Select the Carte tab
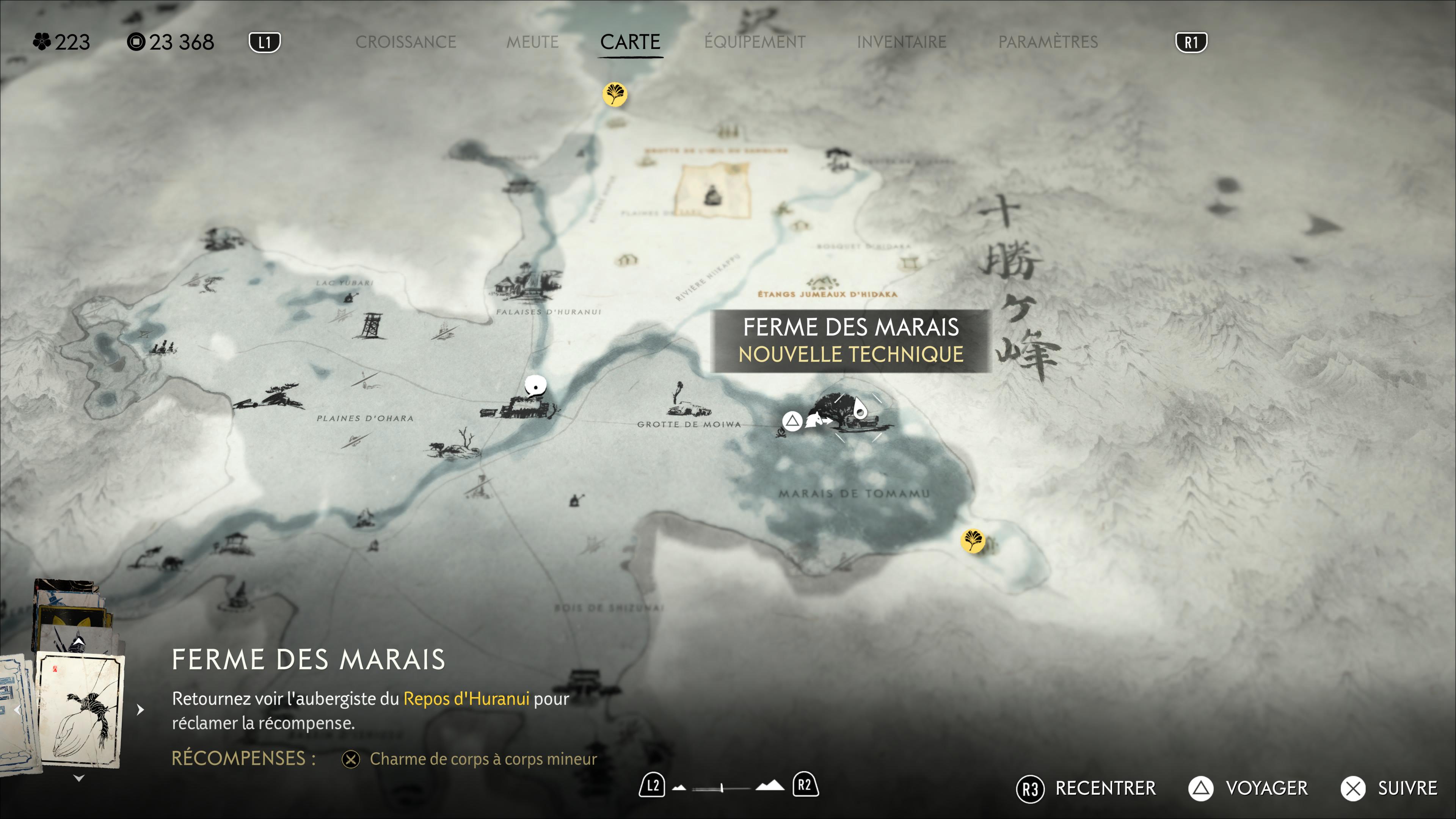 (x=630, y=42)
